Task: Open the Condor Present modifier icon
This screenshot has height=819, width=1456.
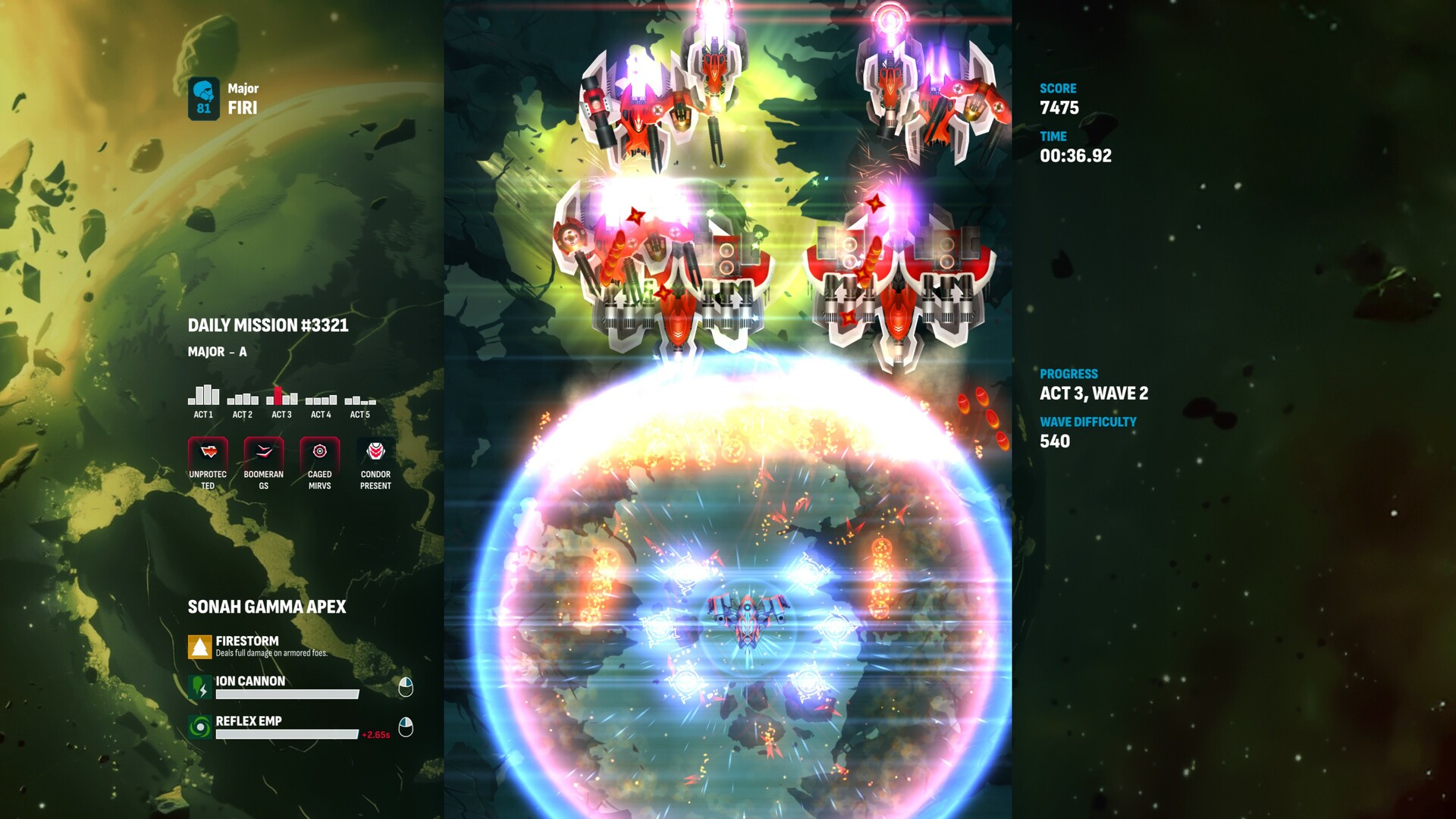Action: (375, 450)
